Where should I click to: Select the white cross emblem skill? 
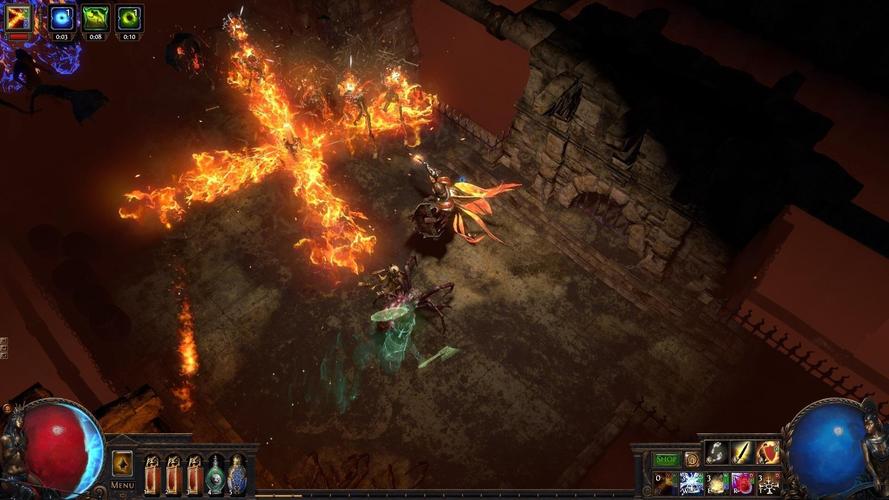click(x=768, y=483)
